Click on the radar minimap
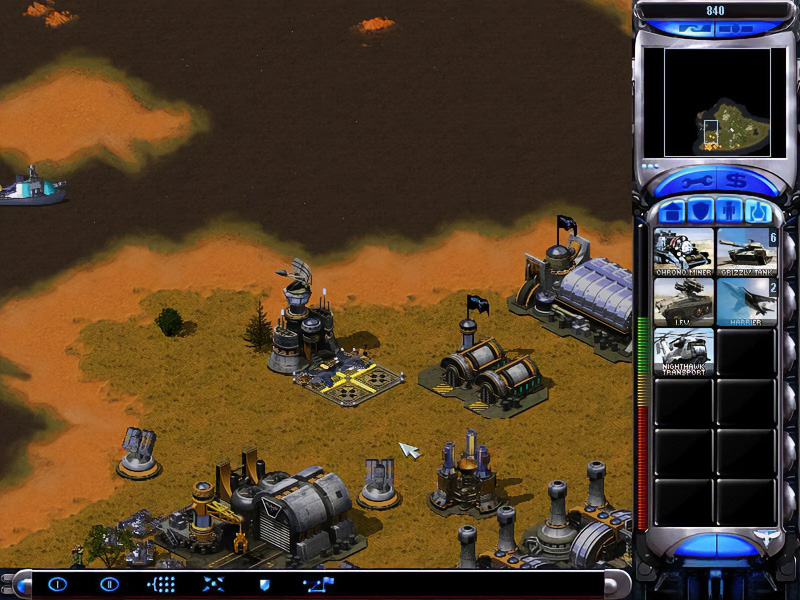Screen dimensions: 800x600 click(707, 102)
